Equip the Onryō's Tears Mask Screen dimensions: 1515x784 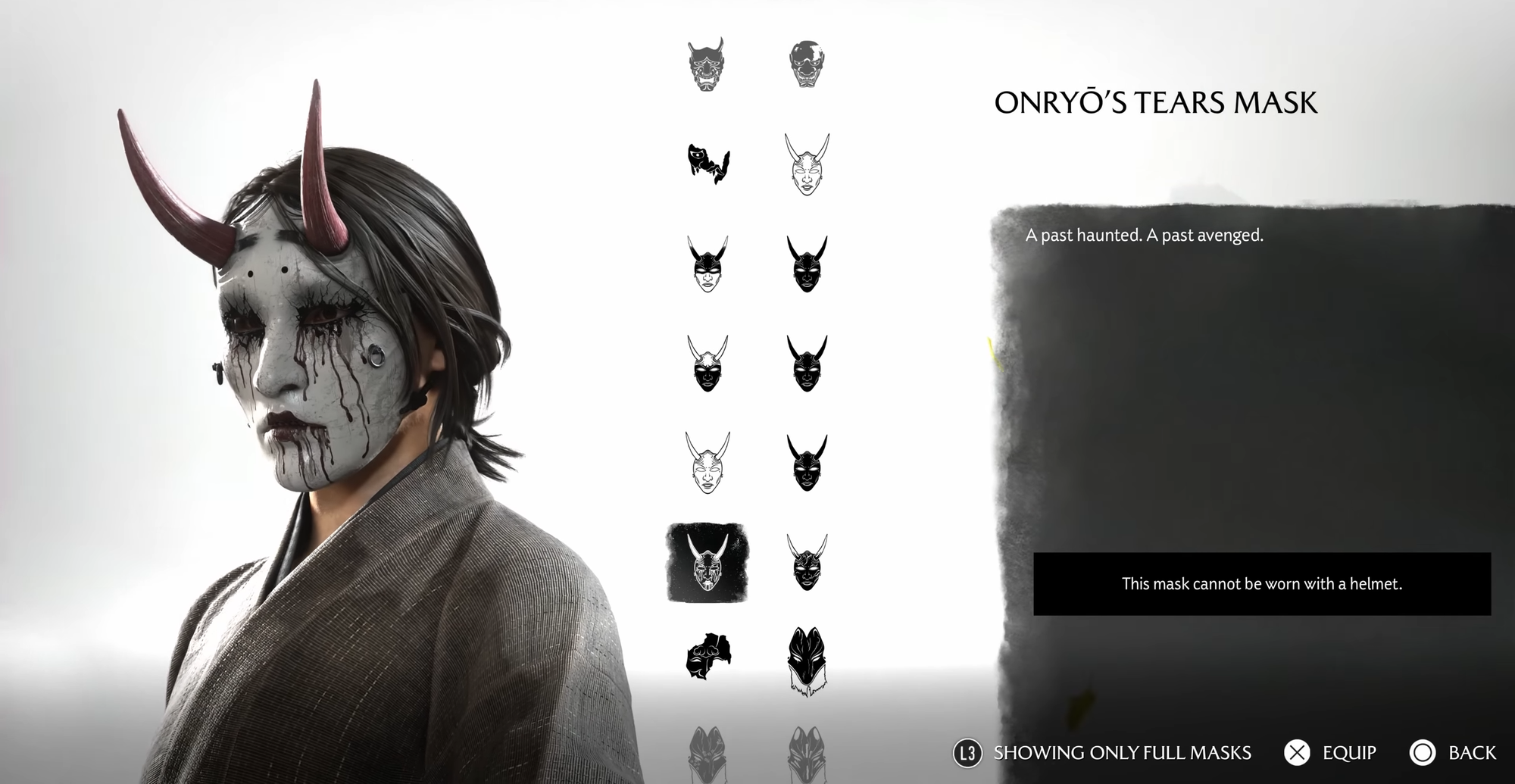click(1338, 753)
